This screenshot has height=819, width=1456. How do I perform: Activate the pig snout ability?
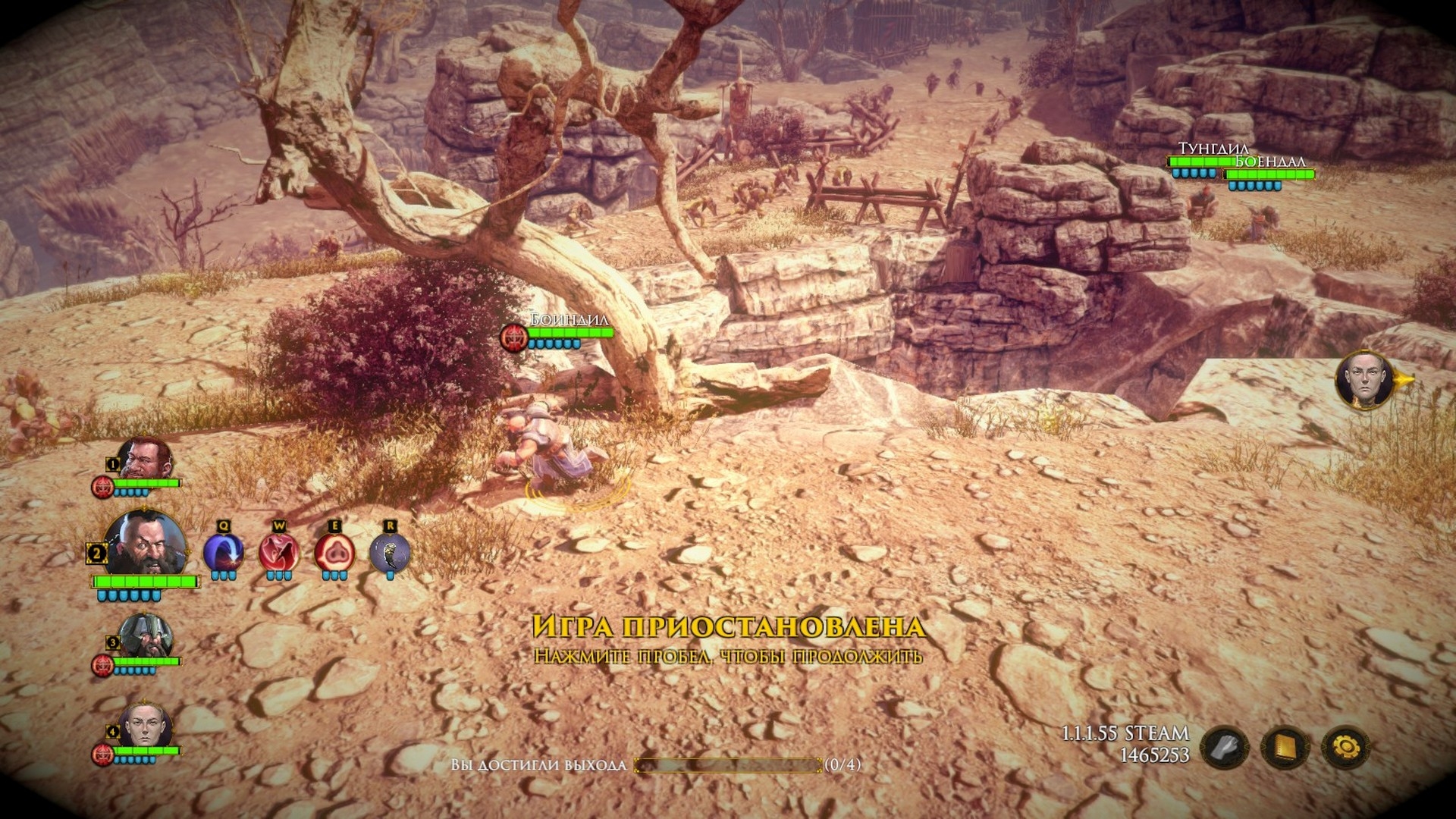click(334, 552)
